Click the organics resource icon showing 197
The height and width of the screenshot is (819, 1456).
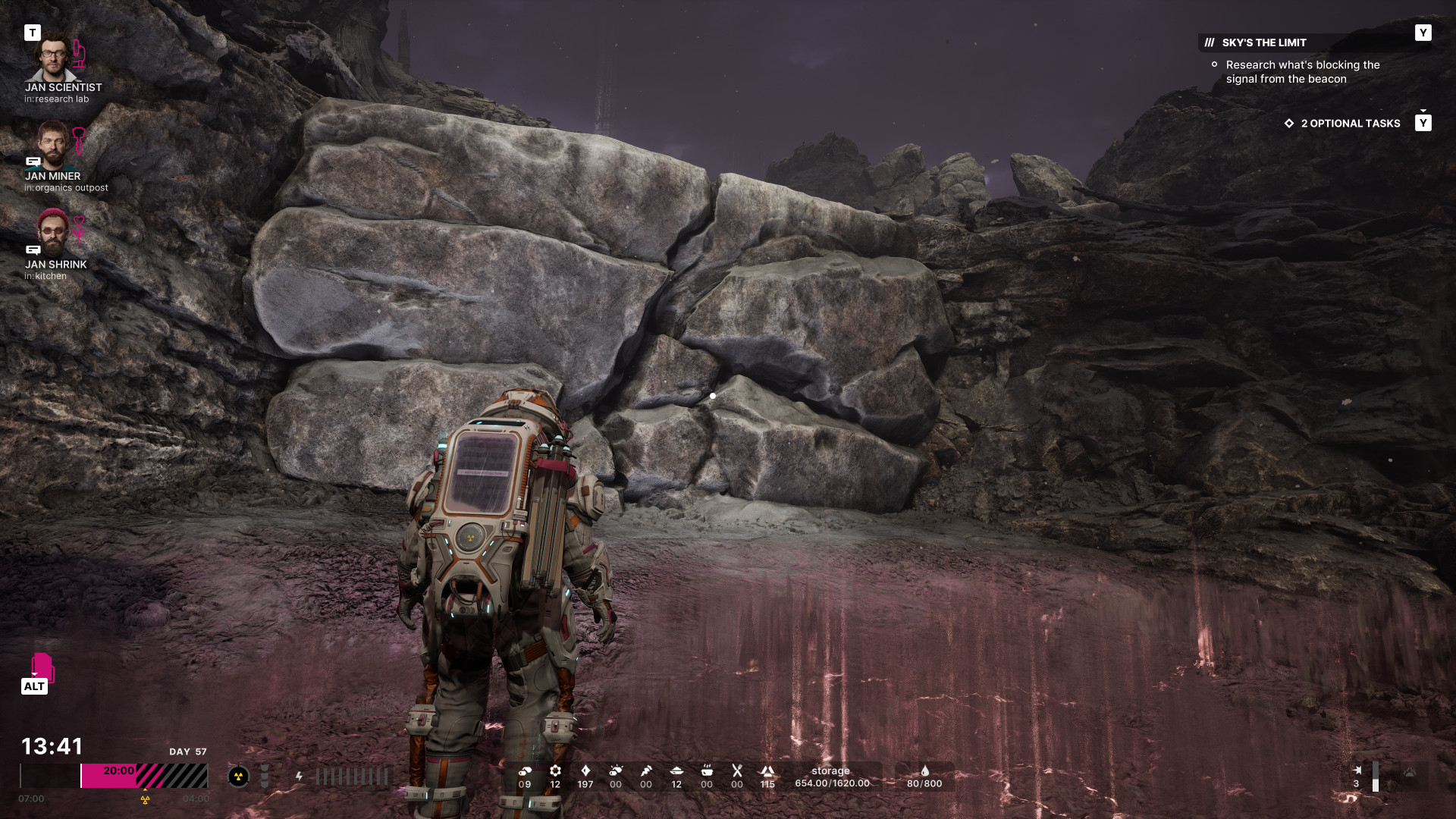585,770
